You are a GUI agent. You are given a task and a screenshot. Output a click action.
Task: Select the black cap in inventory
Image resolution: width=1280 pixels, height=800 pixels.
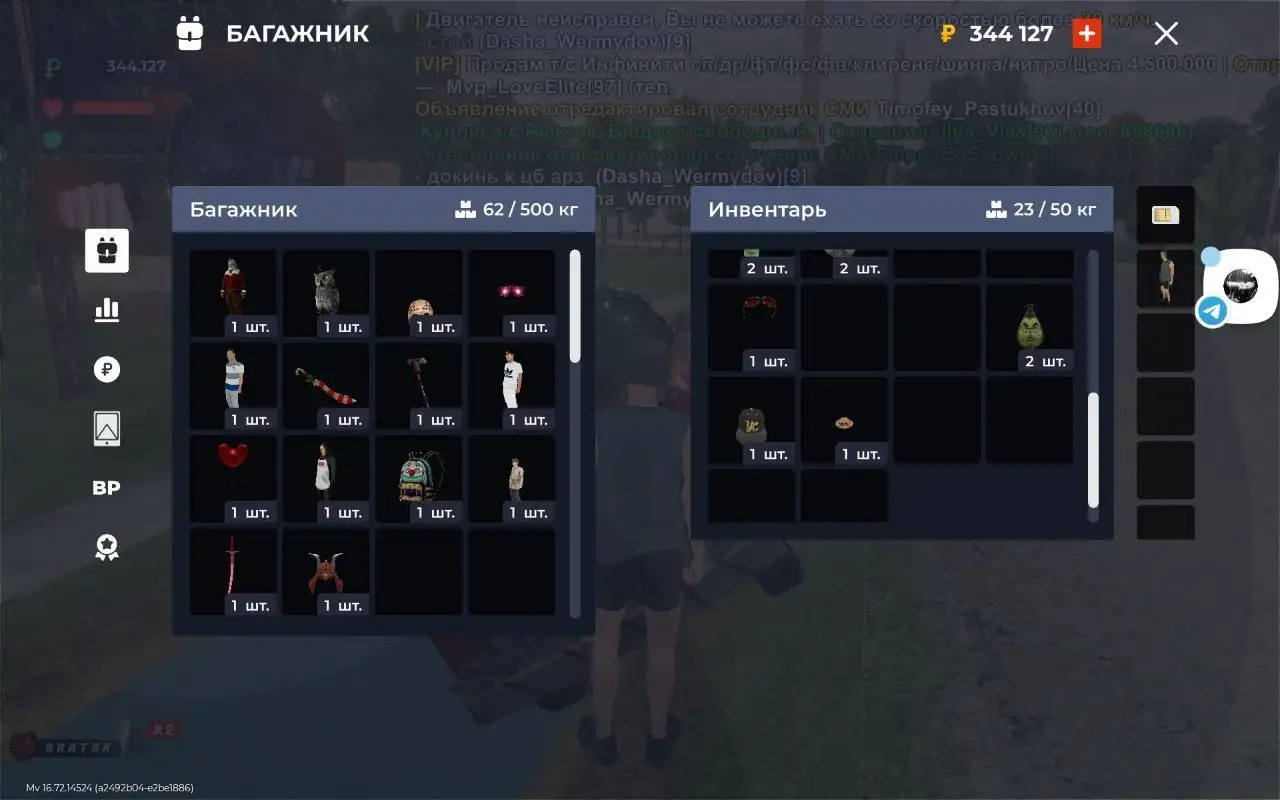(x=751, y=420)
